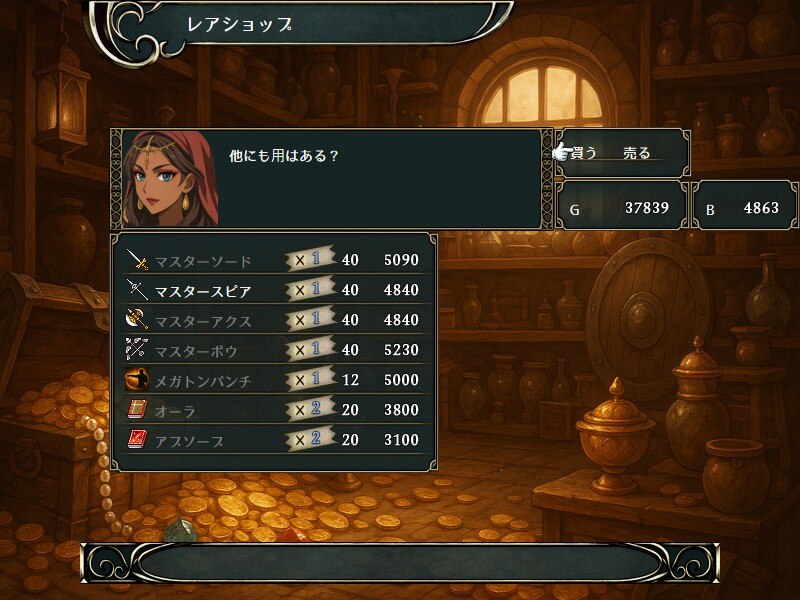Select the アブソーブ spellbook row
The height and width of the screenshot is (600, 800).
tap(272, 440)
